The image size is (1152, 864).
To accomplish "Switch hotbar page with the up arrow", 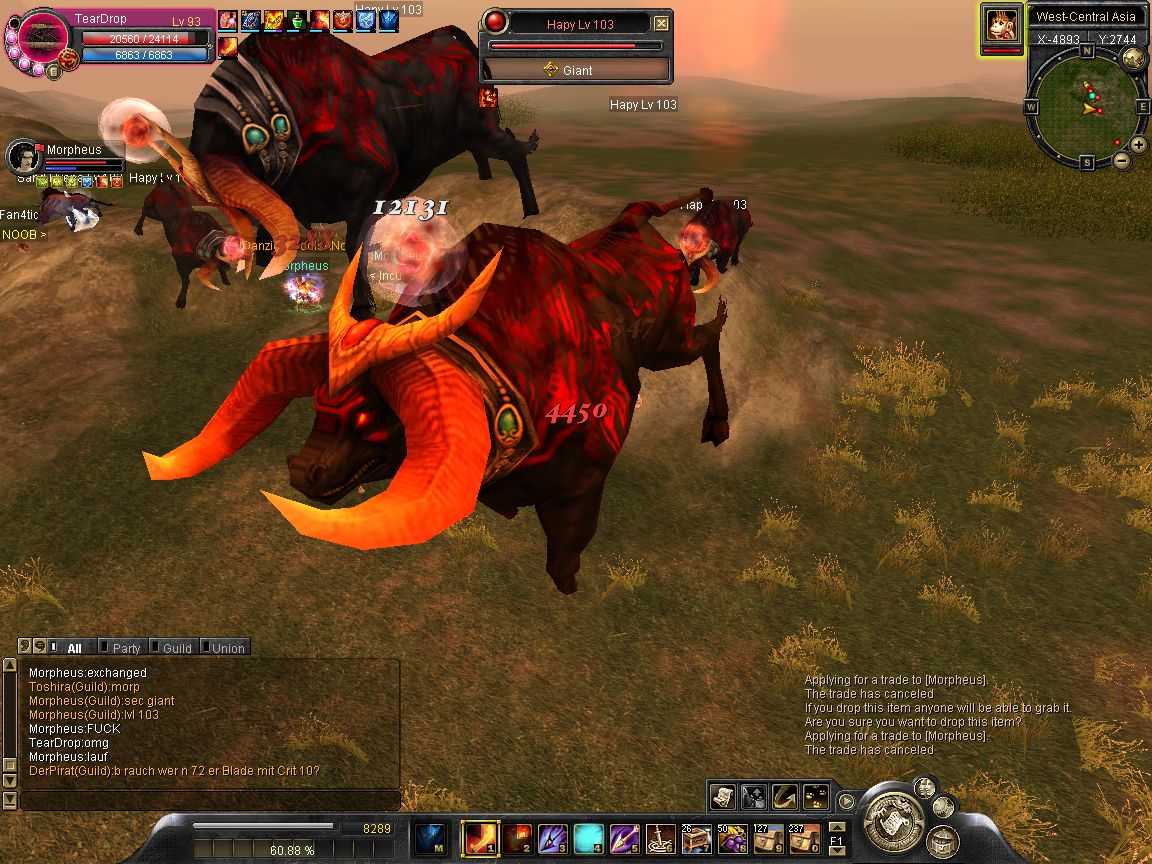I will [837, 826].
